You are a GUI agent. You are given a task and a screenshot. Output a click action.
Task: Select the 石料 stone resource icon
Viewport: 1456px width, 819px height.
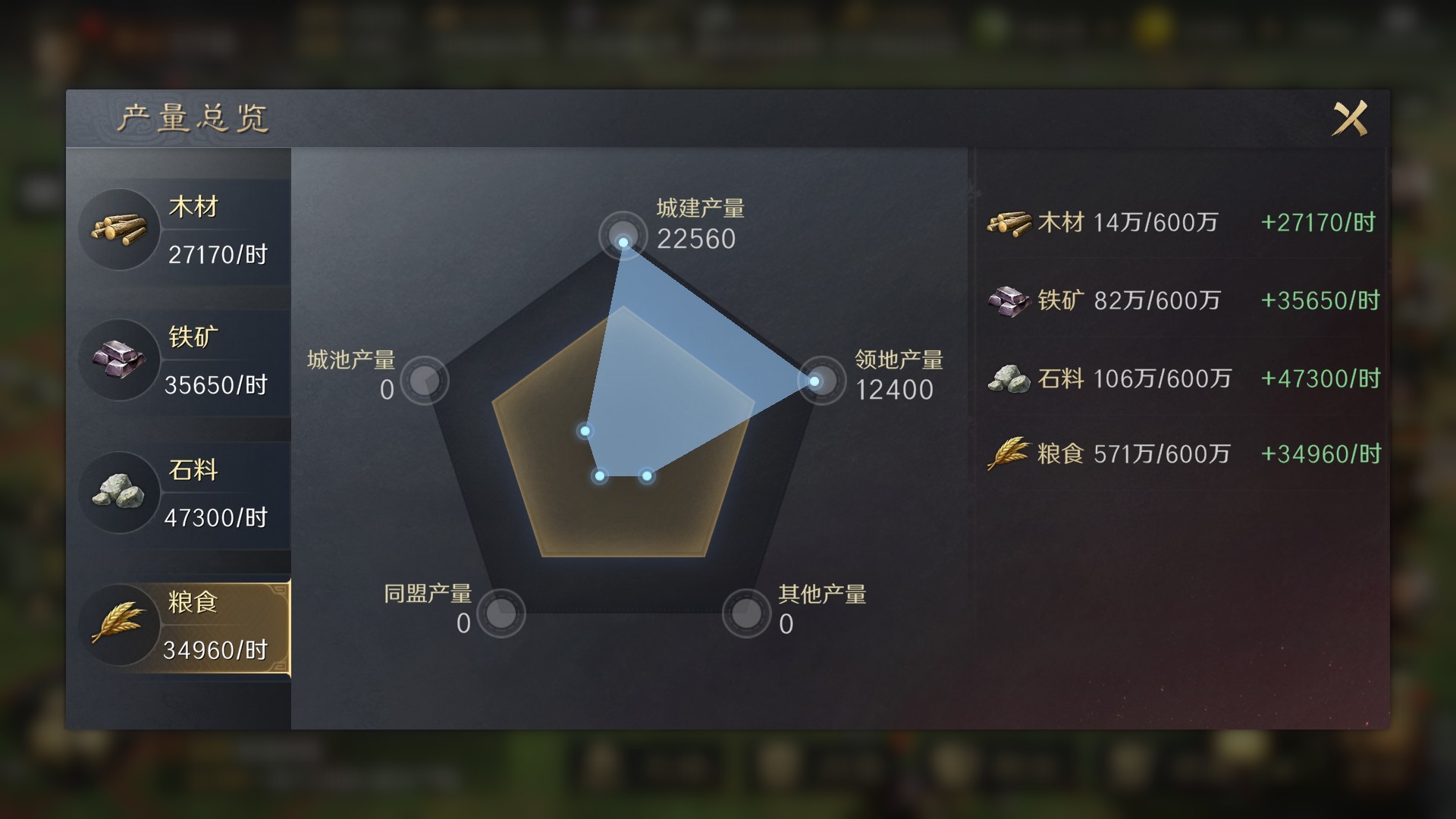tap(119, 491)
